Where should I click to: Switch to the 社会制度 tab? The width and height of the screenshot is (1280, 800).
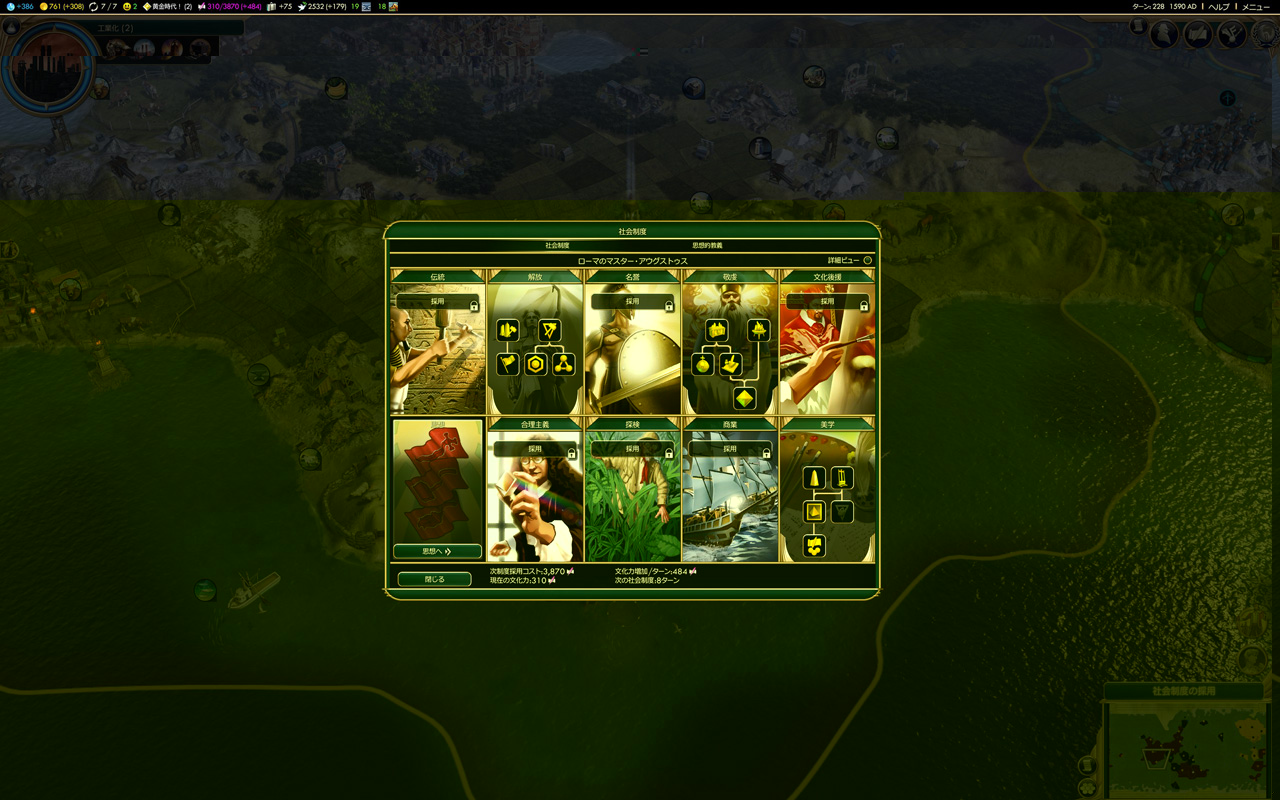pos(557,245)
